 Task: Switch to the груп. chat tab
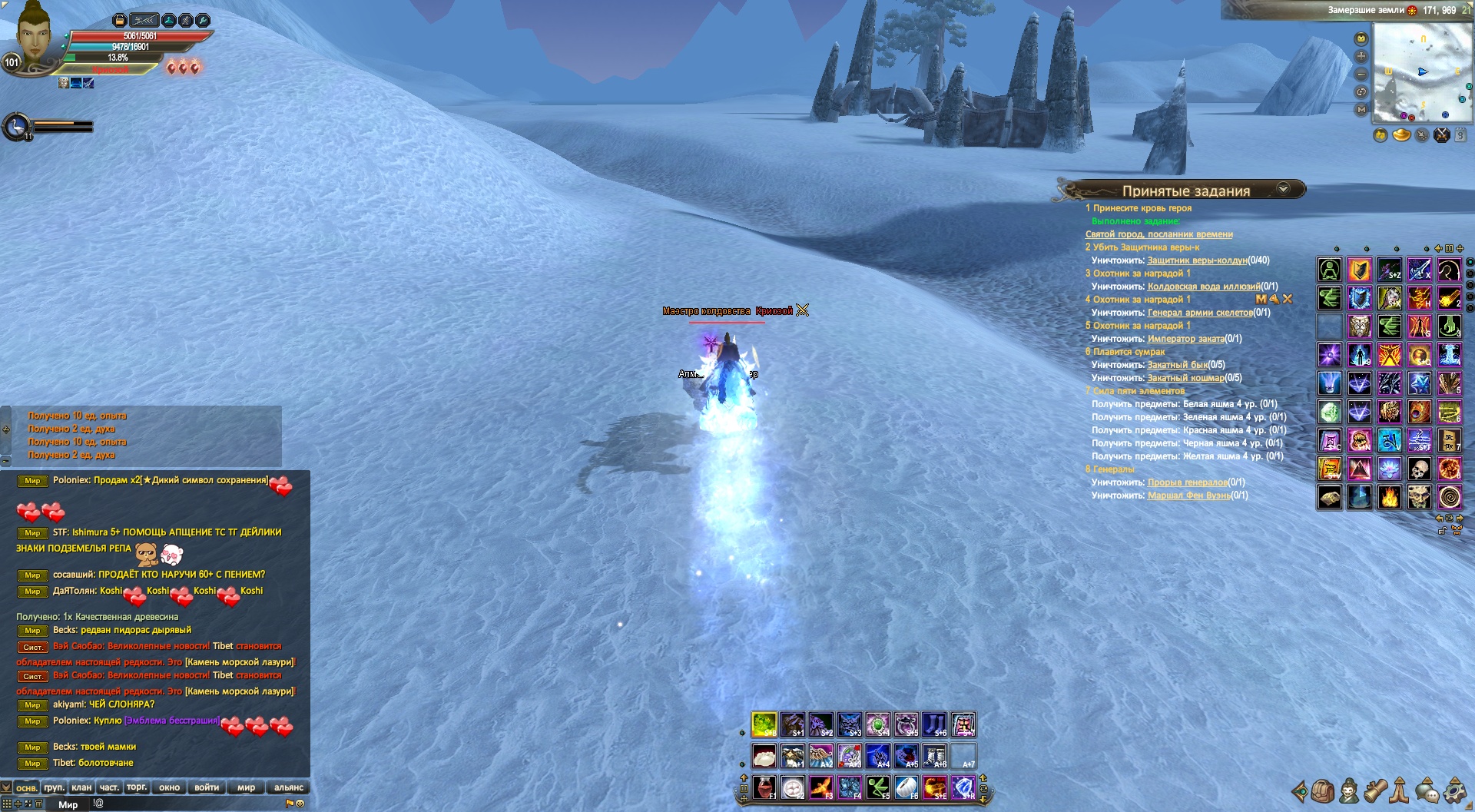[x=54, y=787]
